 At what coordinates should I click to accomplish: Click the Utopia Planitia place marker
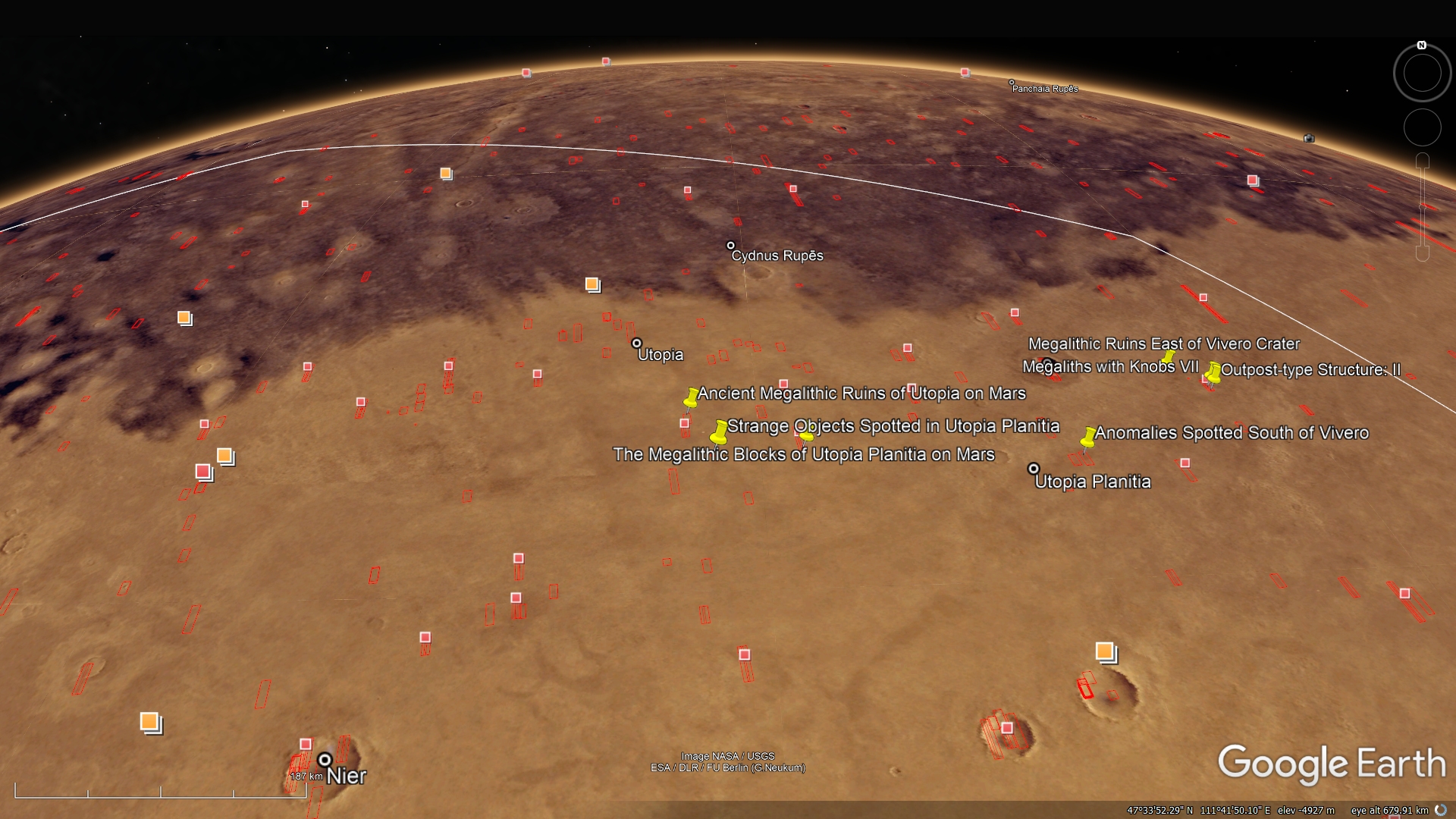pos(1033,469)
